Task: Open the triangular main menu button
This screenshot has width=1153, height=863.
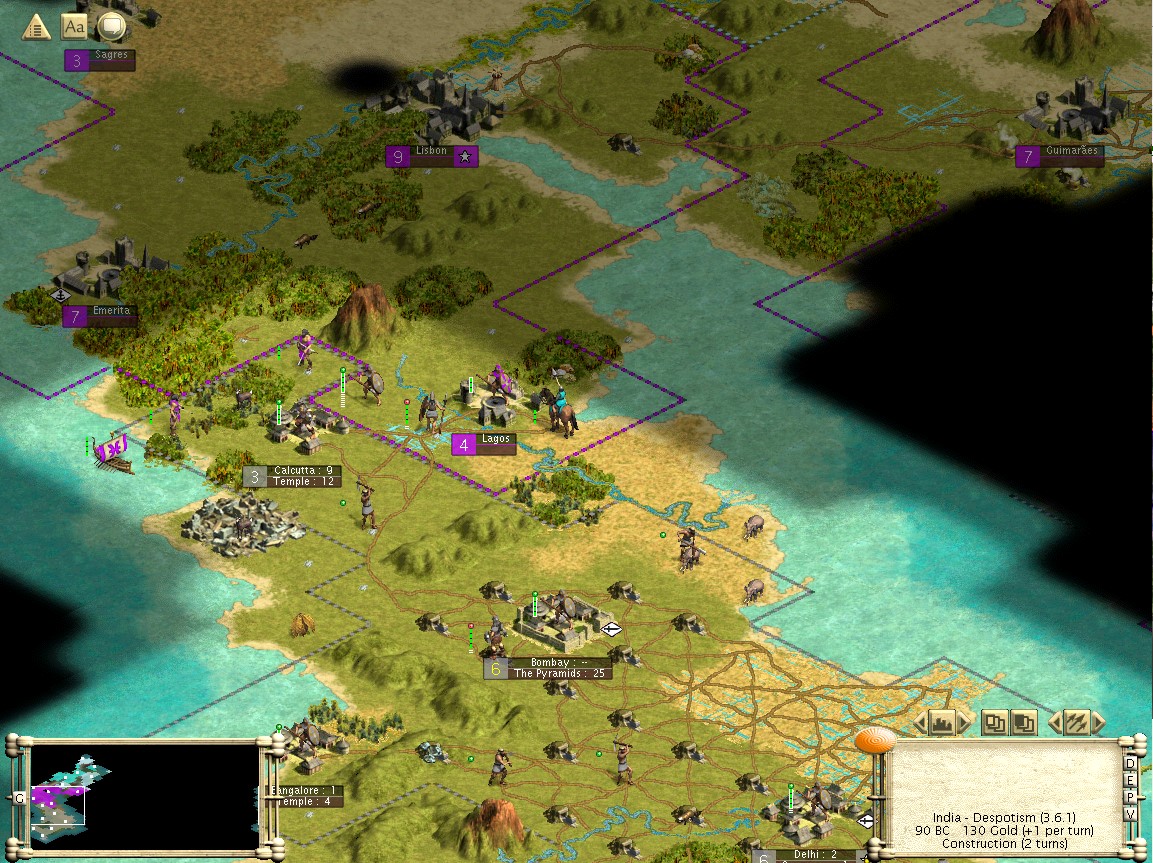Action: pos(36,27)
